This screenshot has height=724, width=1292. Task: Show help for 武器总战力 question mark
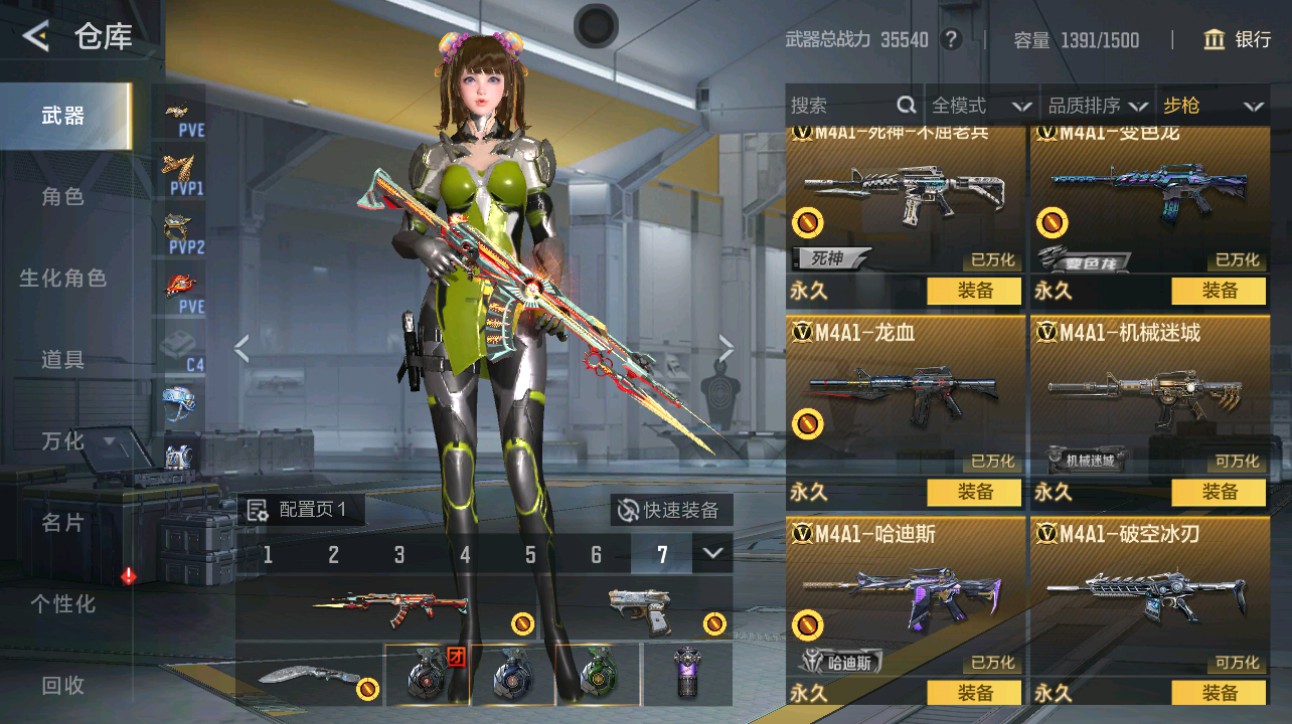click(x=951, y=40)
